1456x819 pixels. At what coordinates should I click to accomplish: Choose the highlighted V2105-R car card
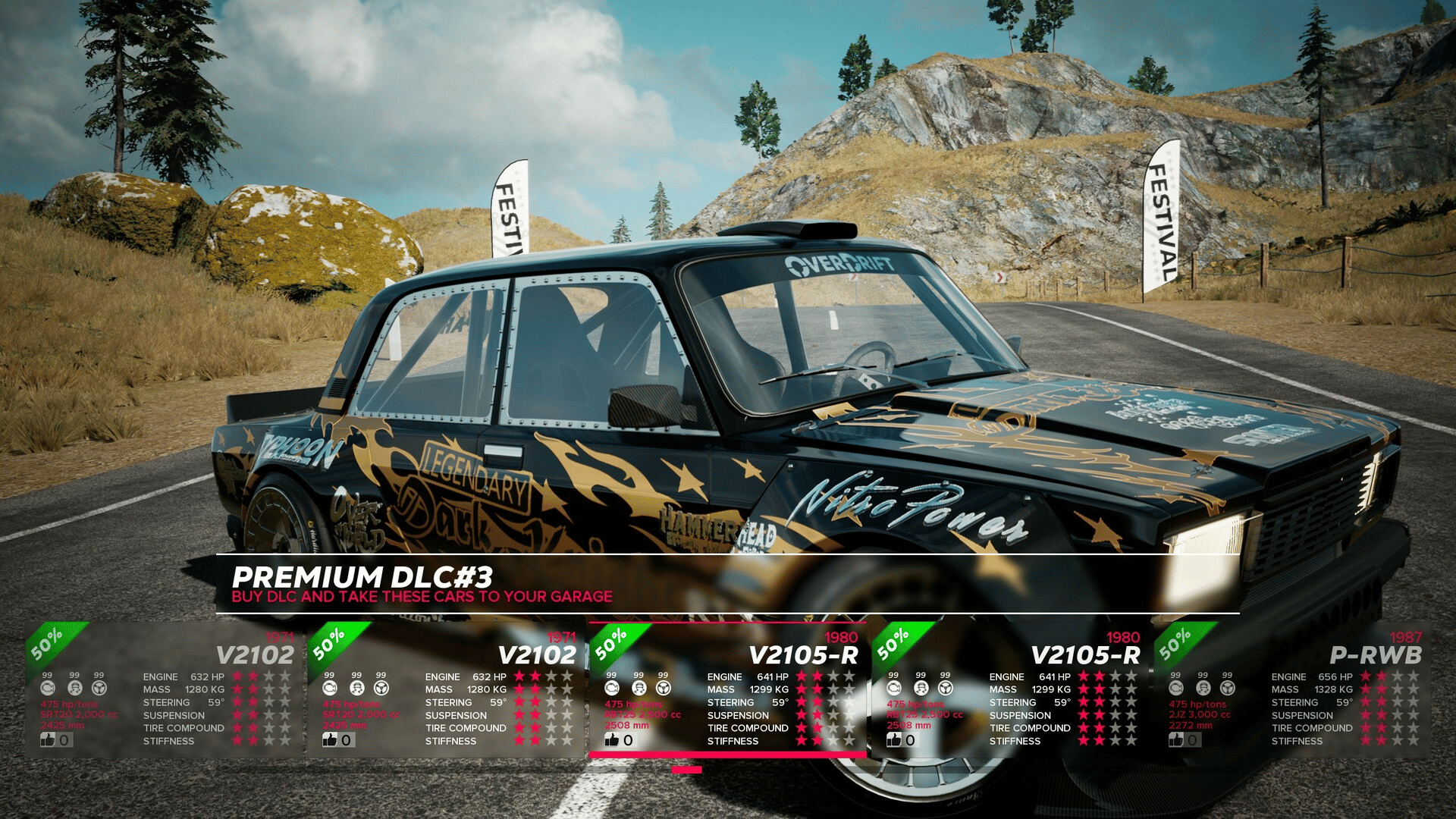click(727, 690)
